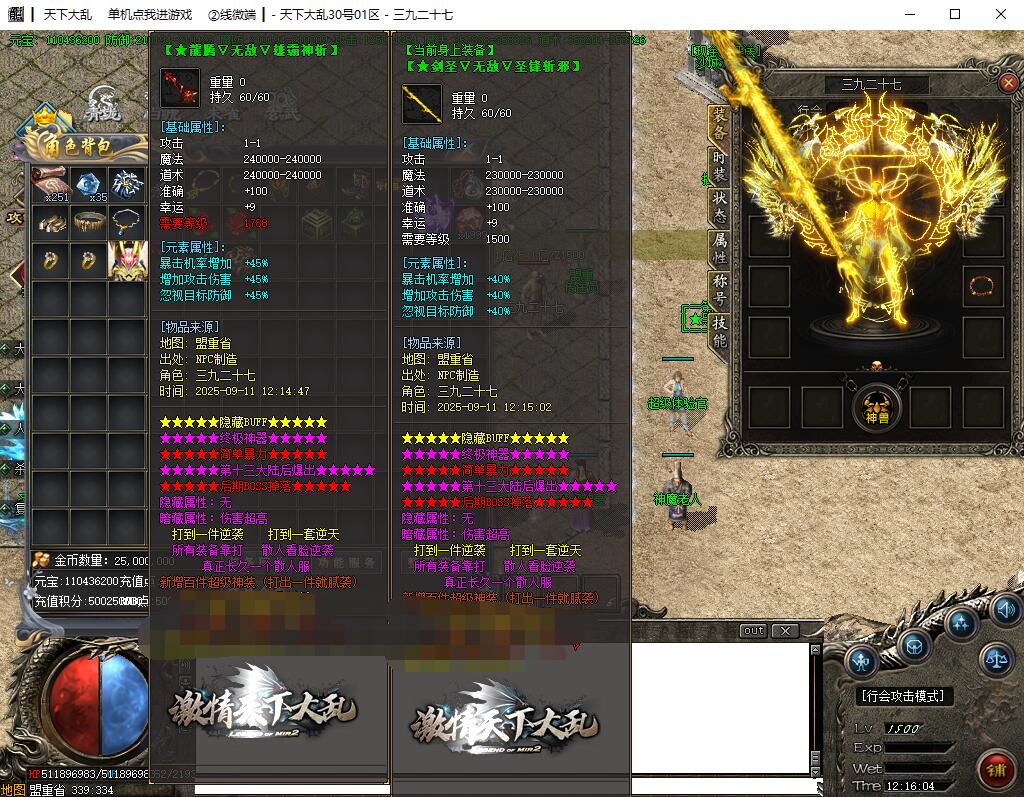Choose the blue crystal stack x35
The height and width of the screenshot is (797, 1024).
(90, 183)
